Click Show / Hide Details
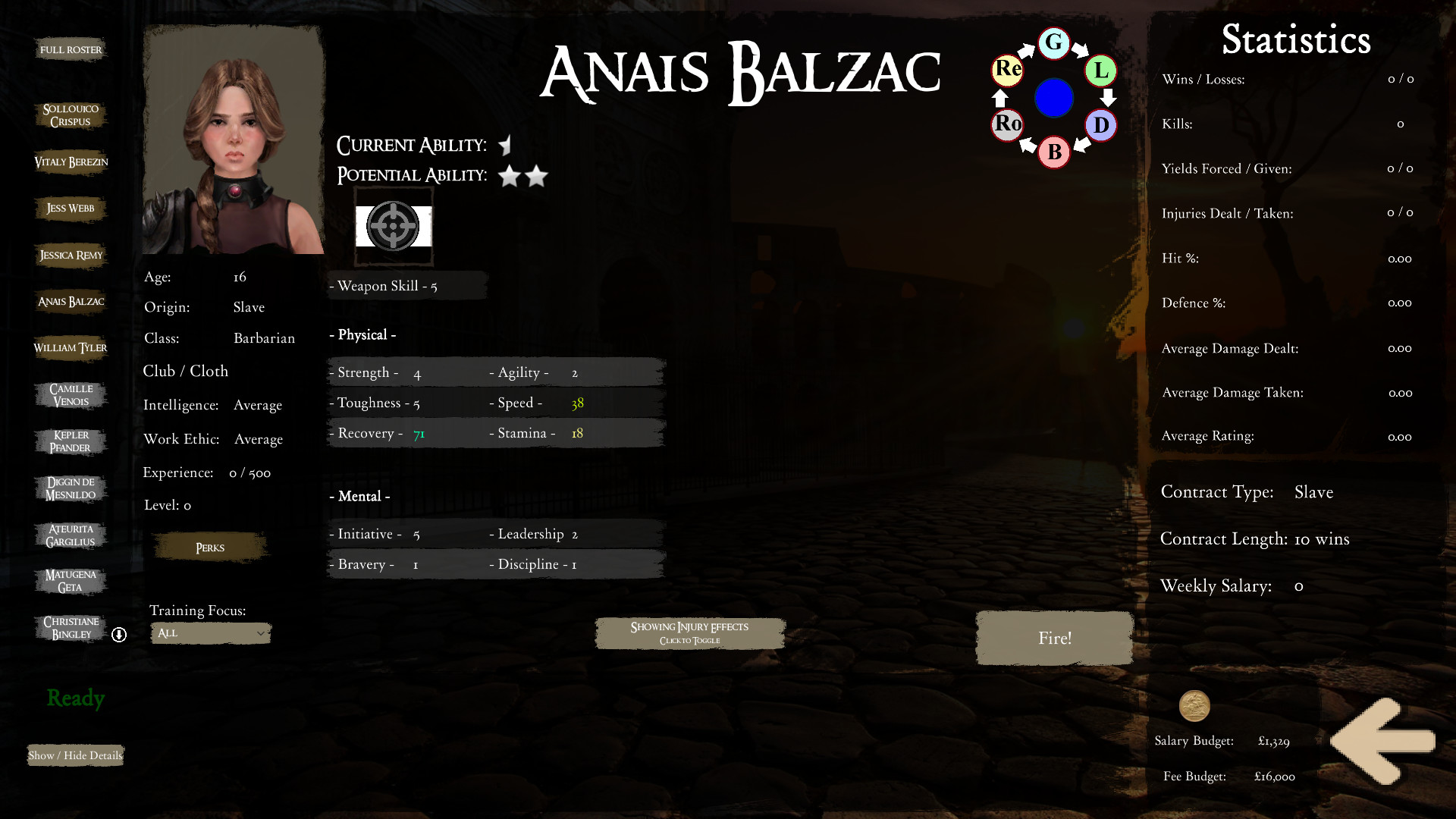This screenshot has height=819, width=1456. [74, 755]
